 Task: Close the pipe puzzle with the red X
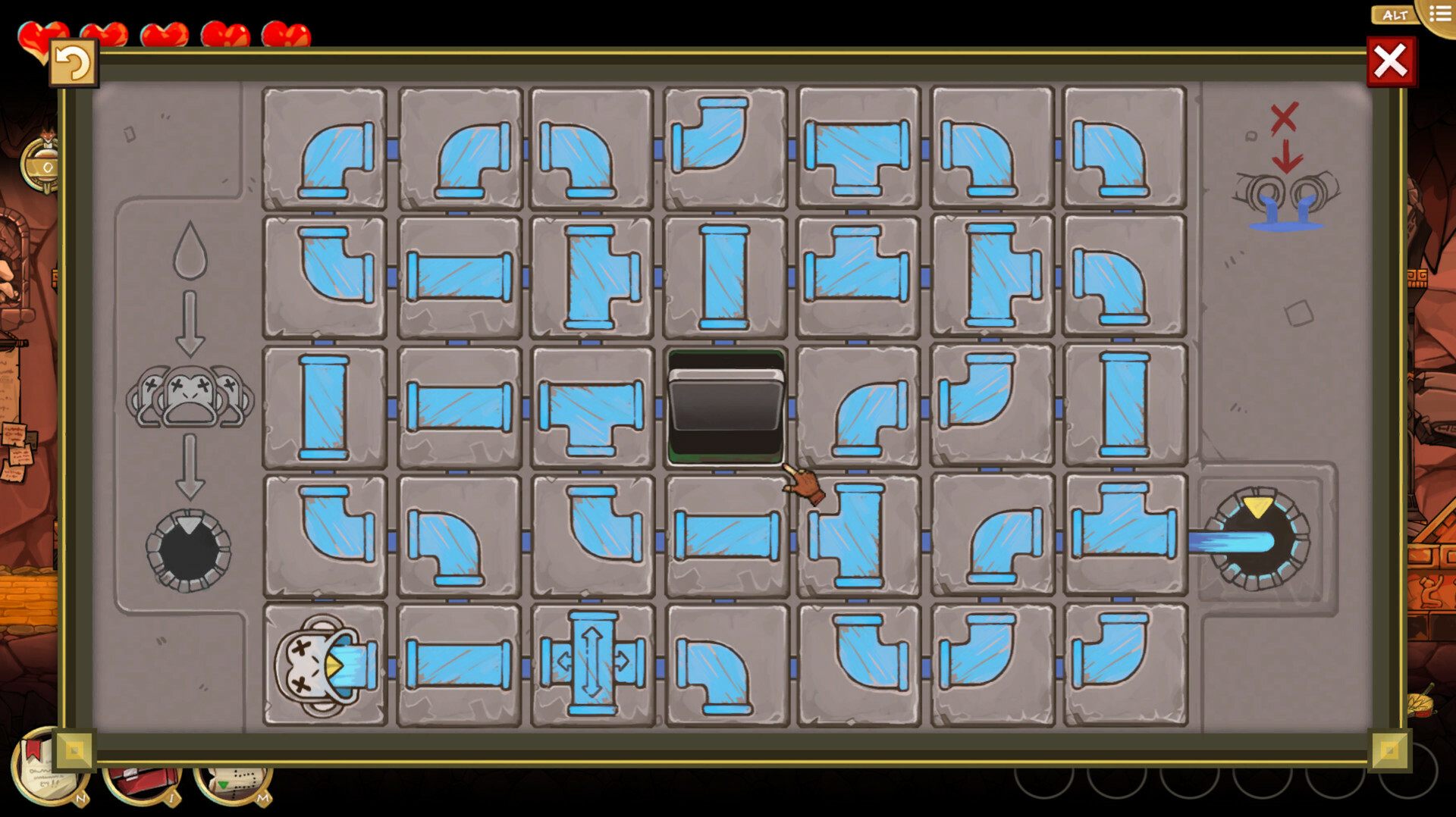coord(1392,61)
